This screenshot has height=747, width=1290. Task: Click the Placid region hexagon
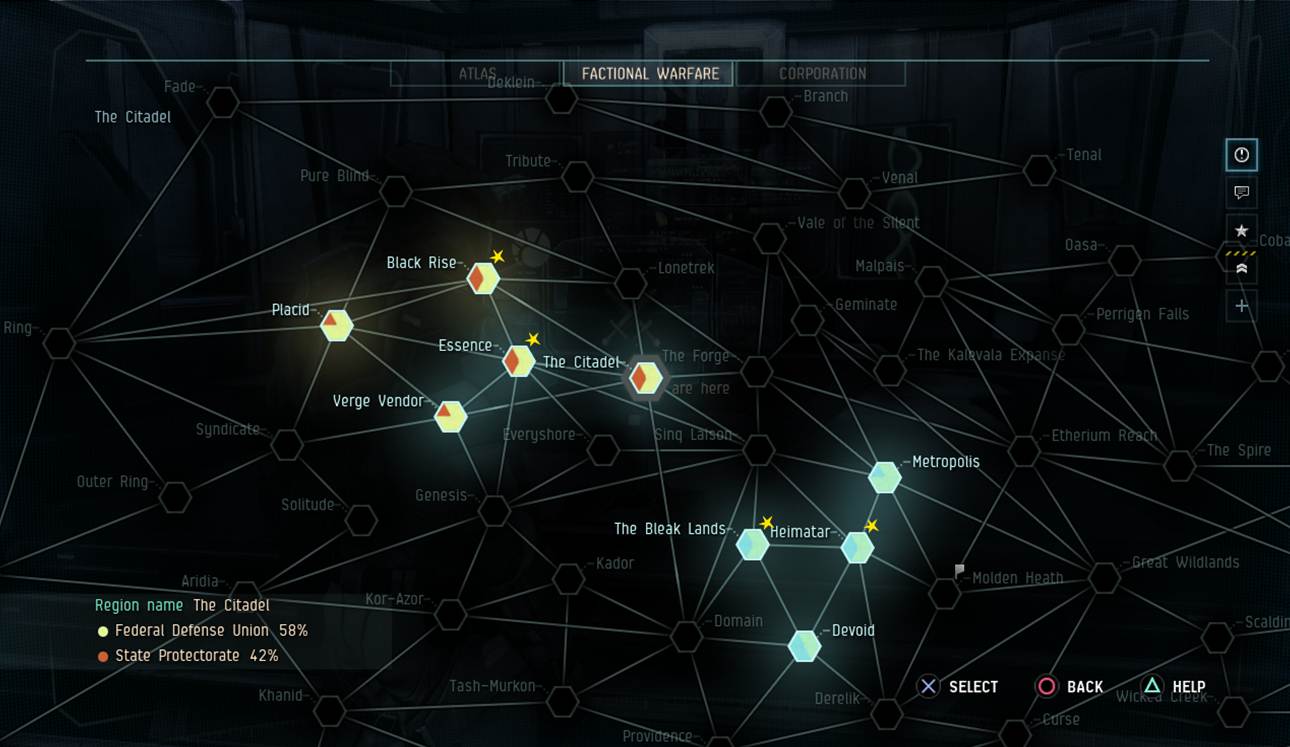[335, 326]
